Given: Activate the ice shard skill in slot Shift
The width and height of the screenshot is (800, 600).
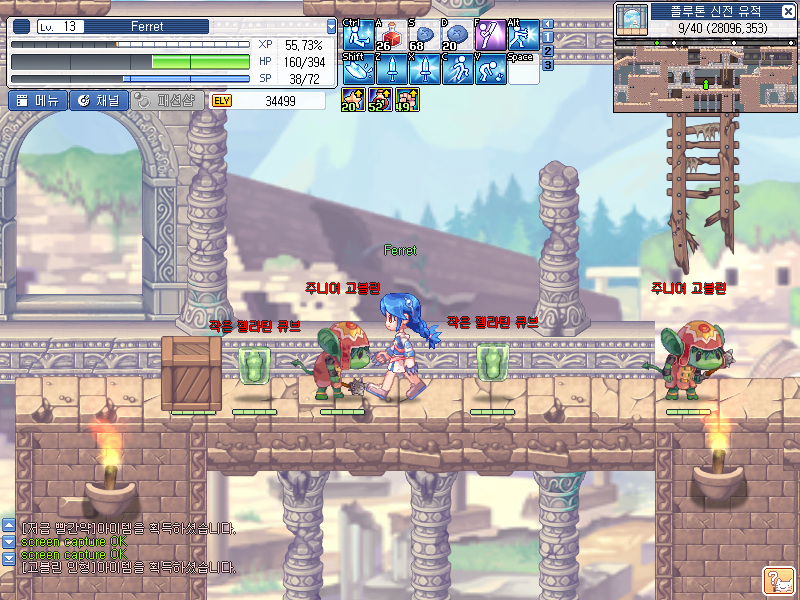Looking at the screenshot, I should 358,68.
